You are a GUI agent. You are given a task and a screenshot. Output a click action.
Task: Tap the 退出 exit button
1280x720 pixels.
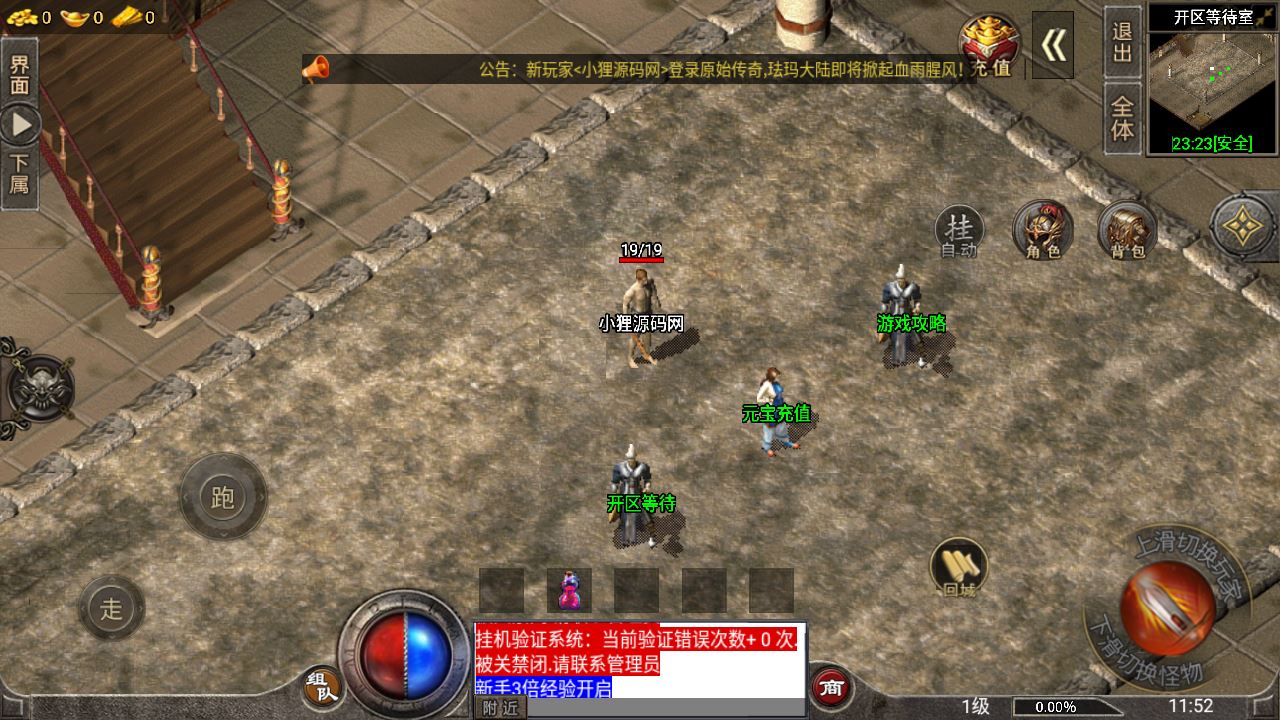(1123, 42)
